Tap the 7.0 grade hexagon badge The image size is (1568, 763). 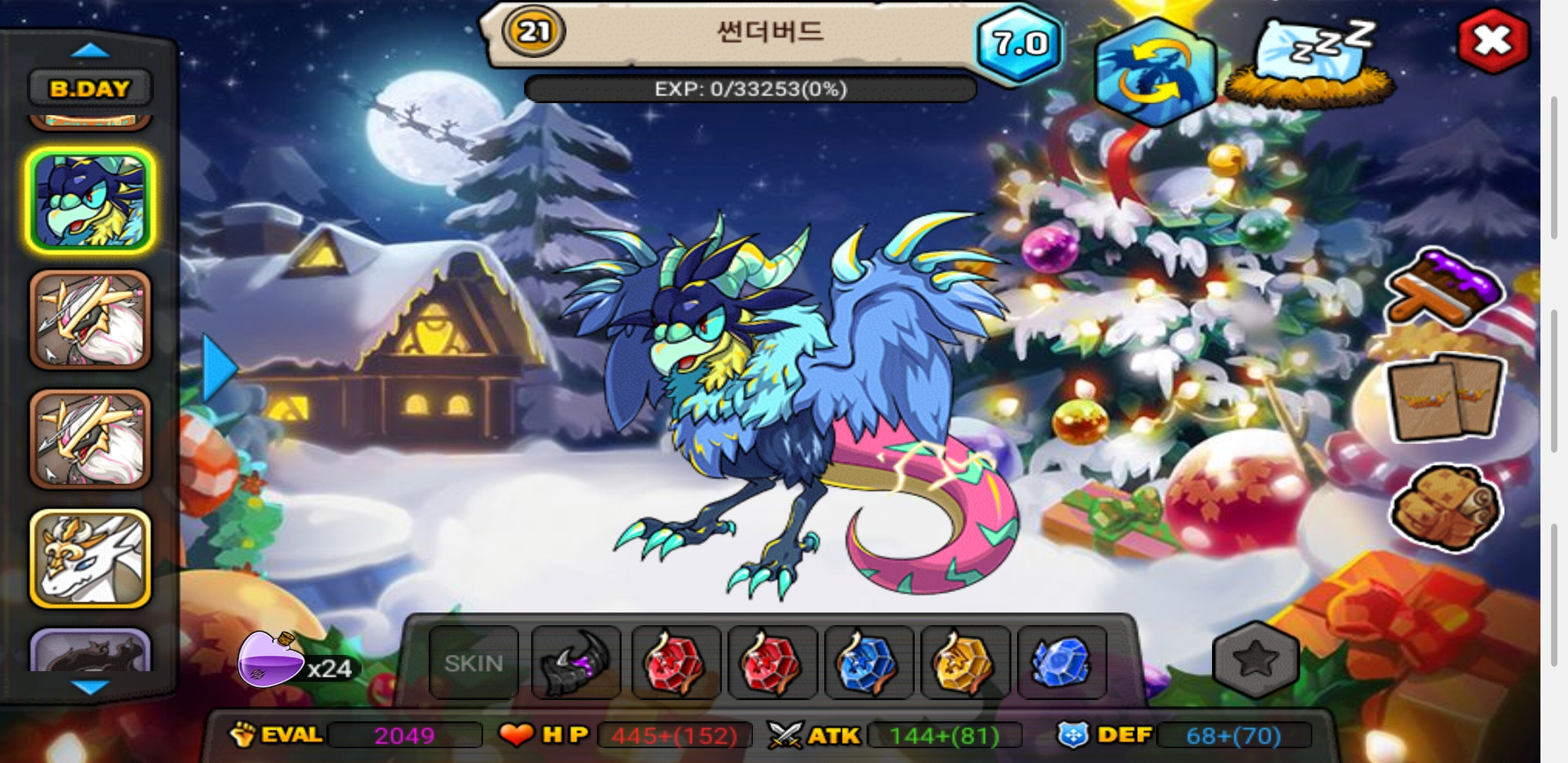click(1019, 44)
